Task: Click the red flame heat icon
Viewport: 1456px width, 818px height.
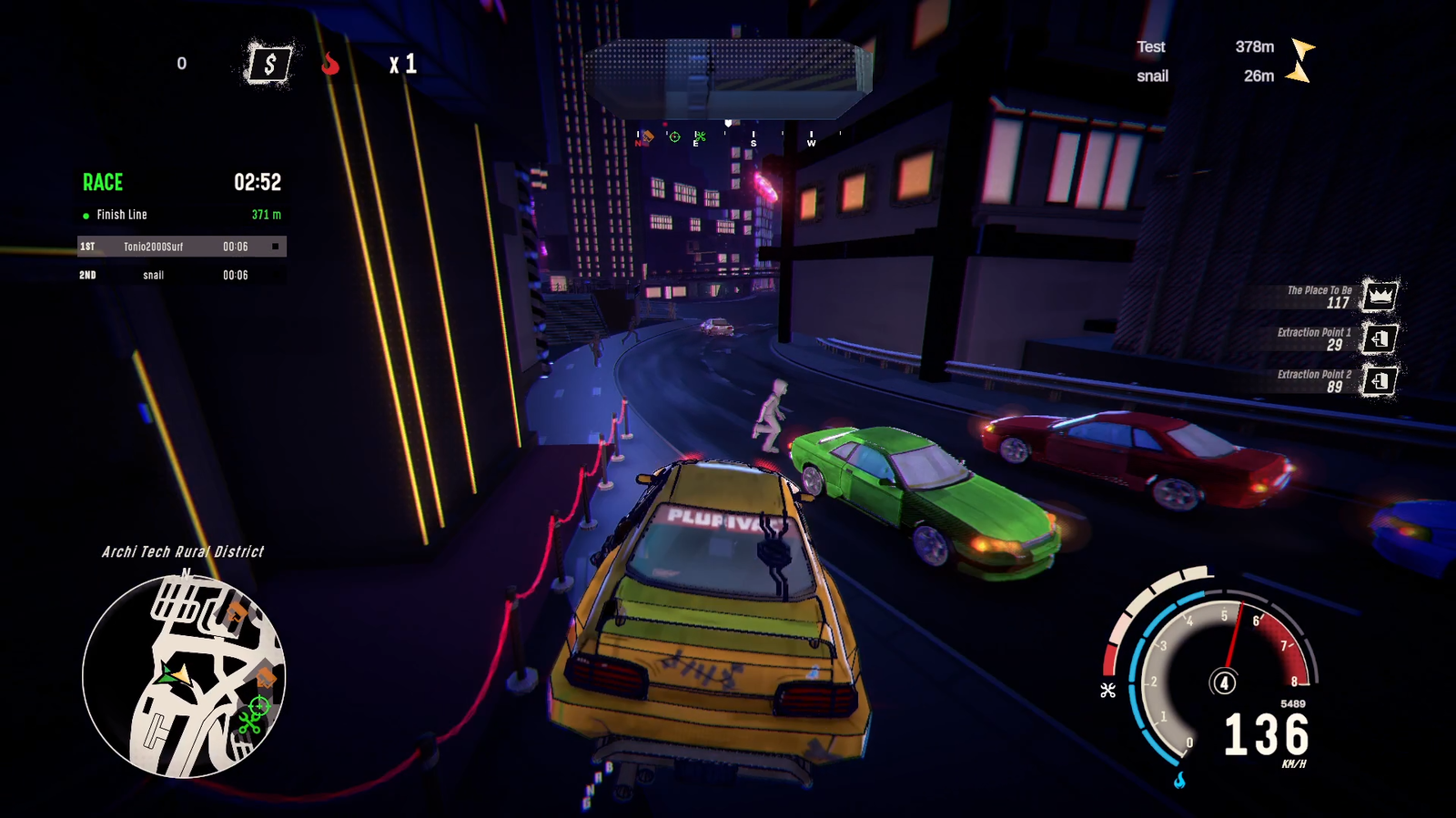Action: pyautogui.click(x=330, y=64)
